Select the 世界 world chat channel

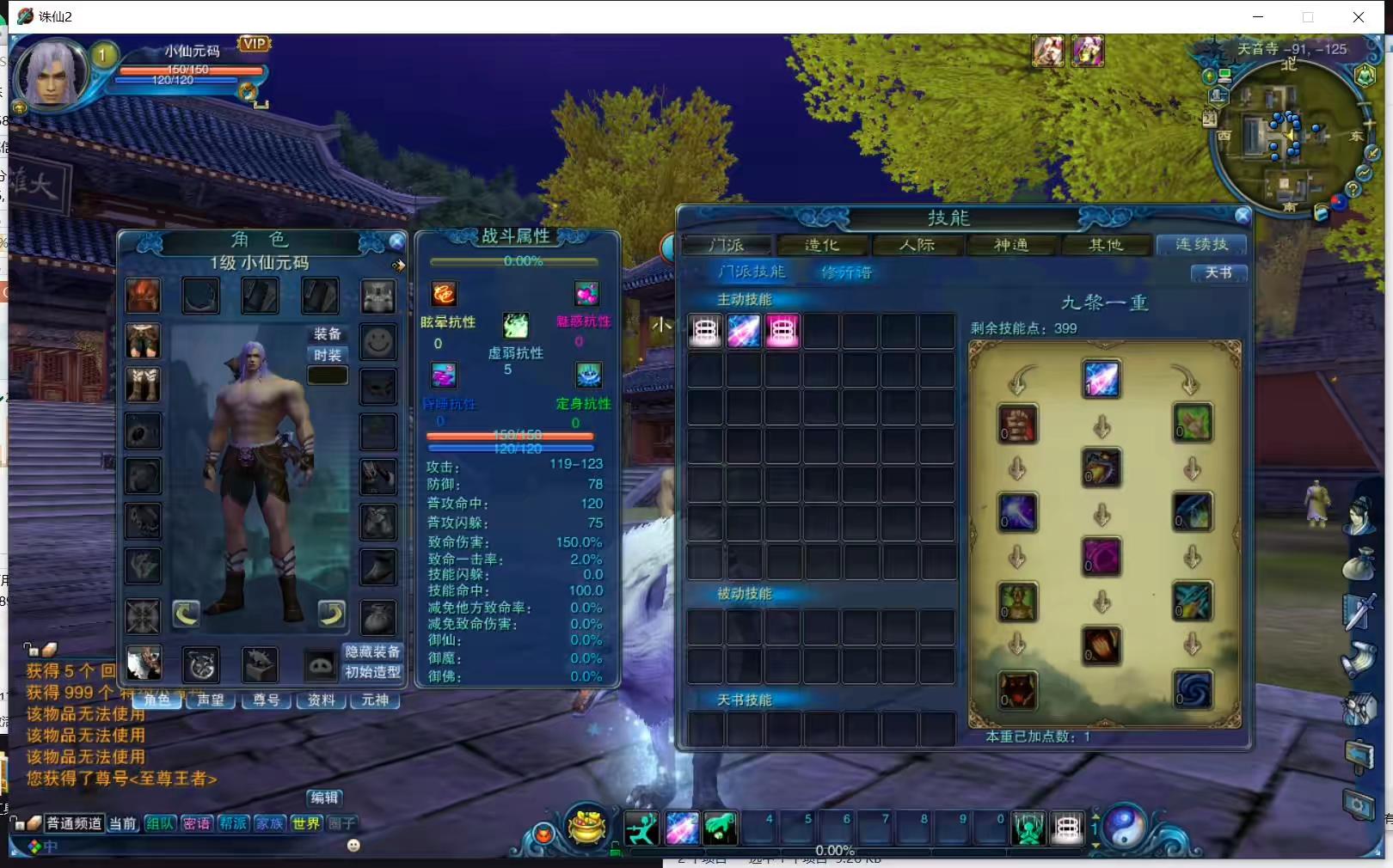pos(306,823)
